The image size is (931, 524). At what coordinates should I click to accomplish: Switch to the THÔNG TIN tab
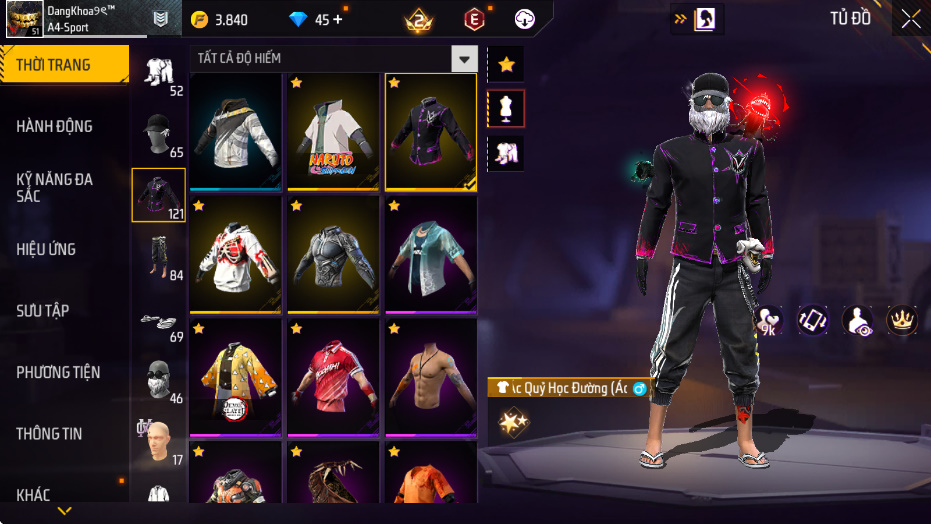tap(50, 434)
